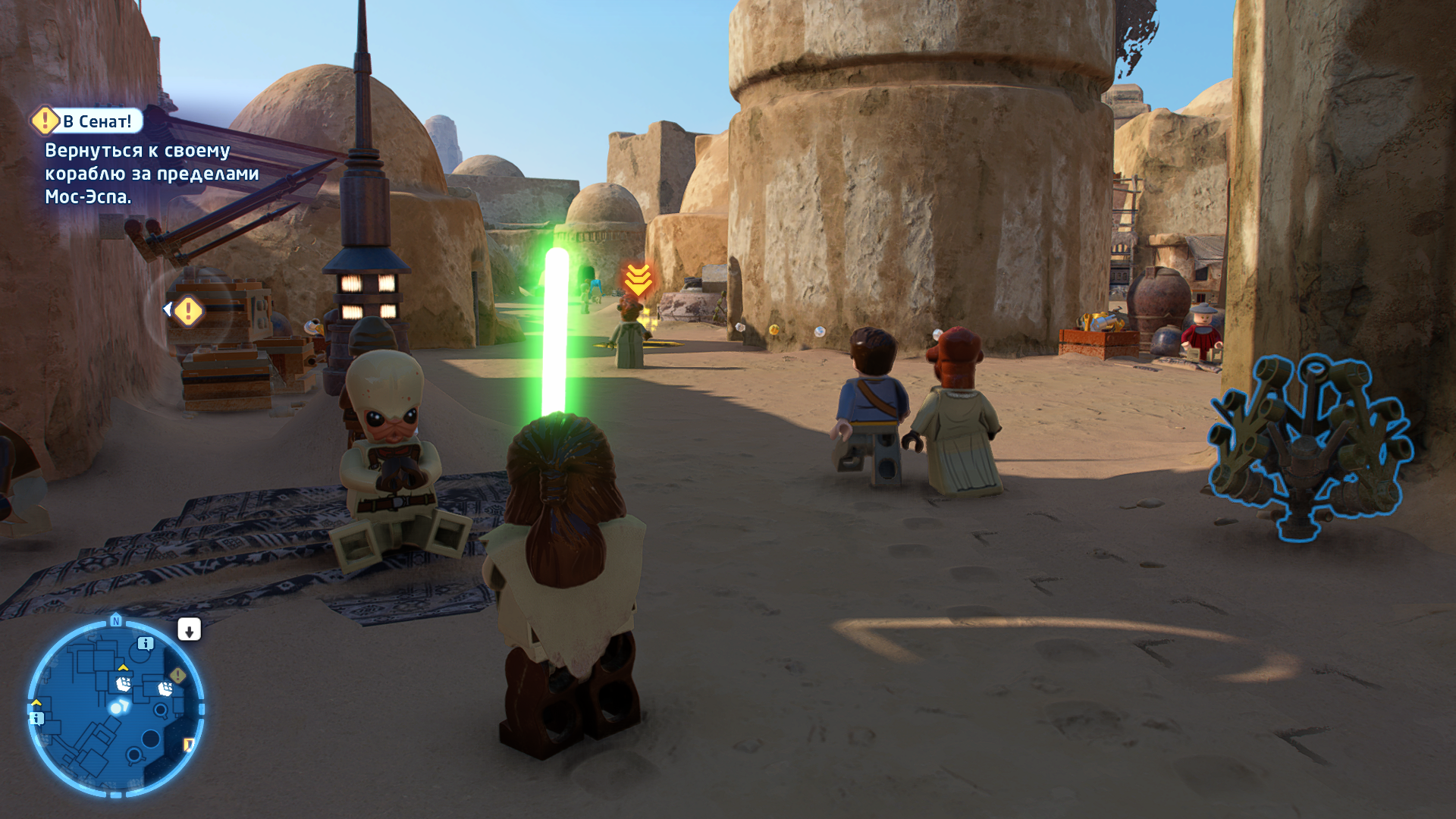
Task: Select the exclamation quest marker on the minimap
Action: pyautogui.click(x=178, y=674)
